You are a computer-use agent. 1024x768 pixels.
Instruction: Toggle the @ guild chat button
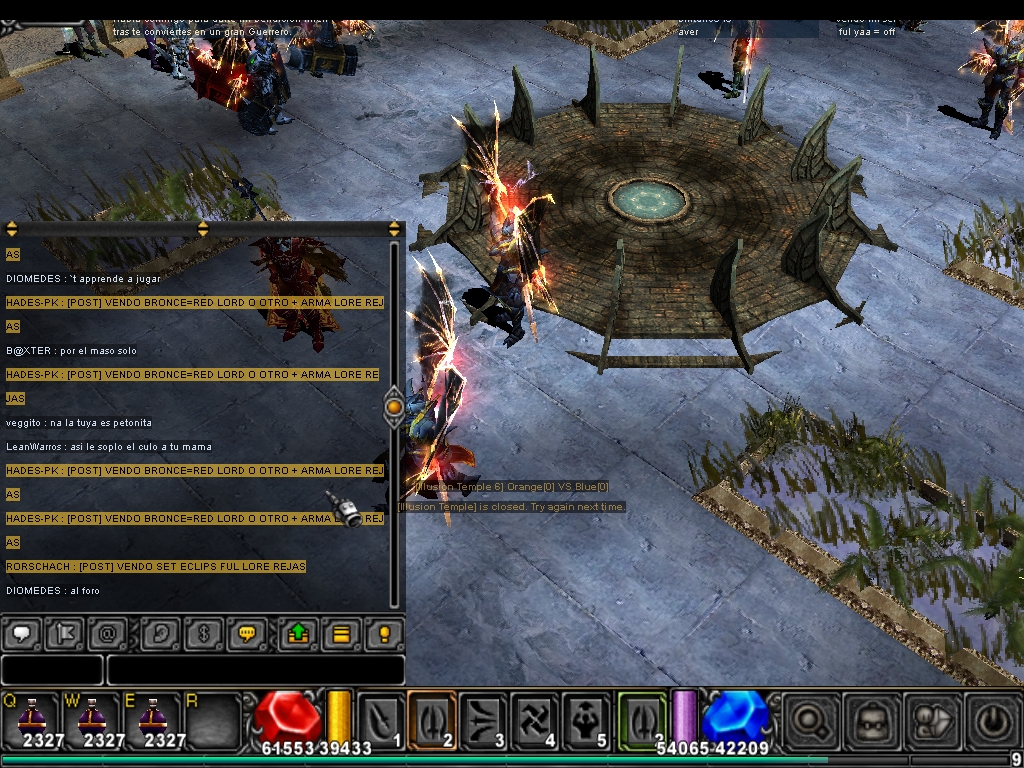click(x=107, y=633)
